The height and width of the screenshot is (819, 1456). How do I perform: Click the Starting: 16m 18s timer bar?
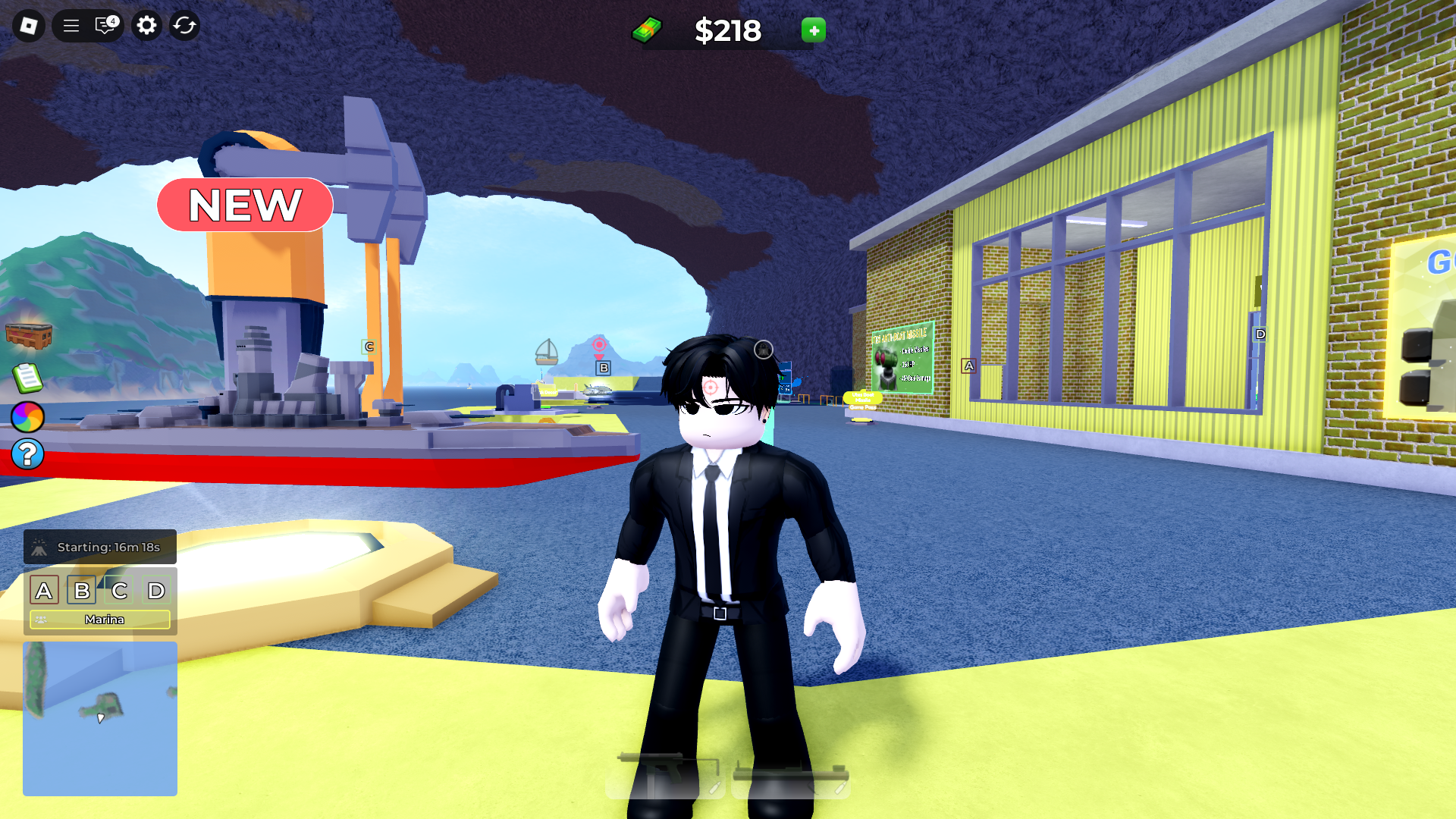[99, 546]
